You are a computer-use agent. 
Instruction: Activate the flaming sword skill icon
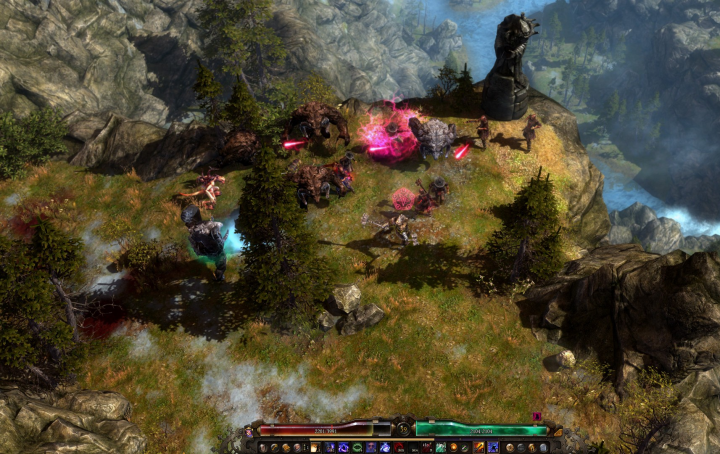point(479,447)
